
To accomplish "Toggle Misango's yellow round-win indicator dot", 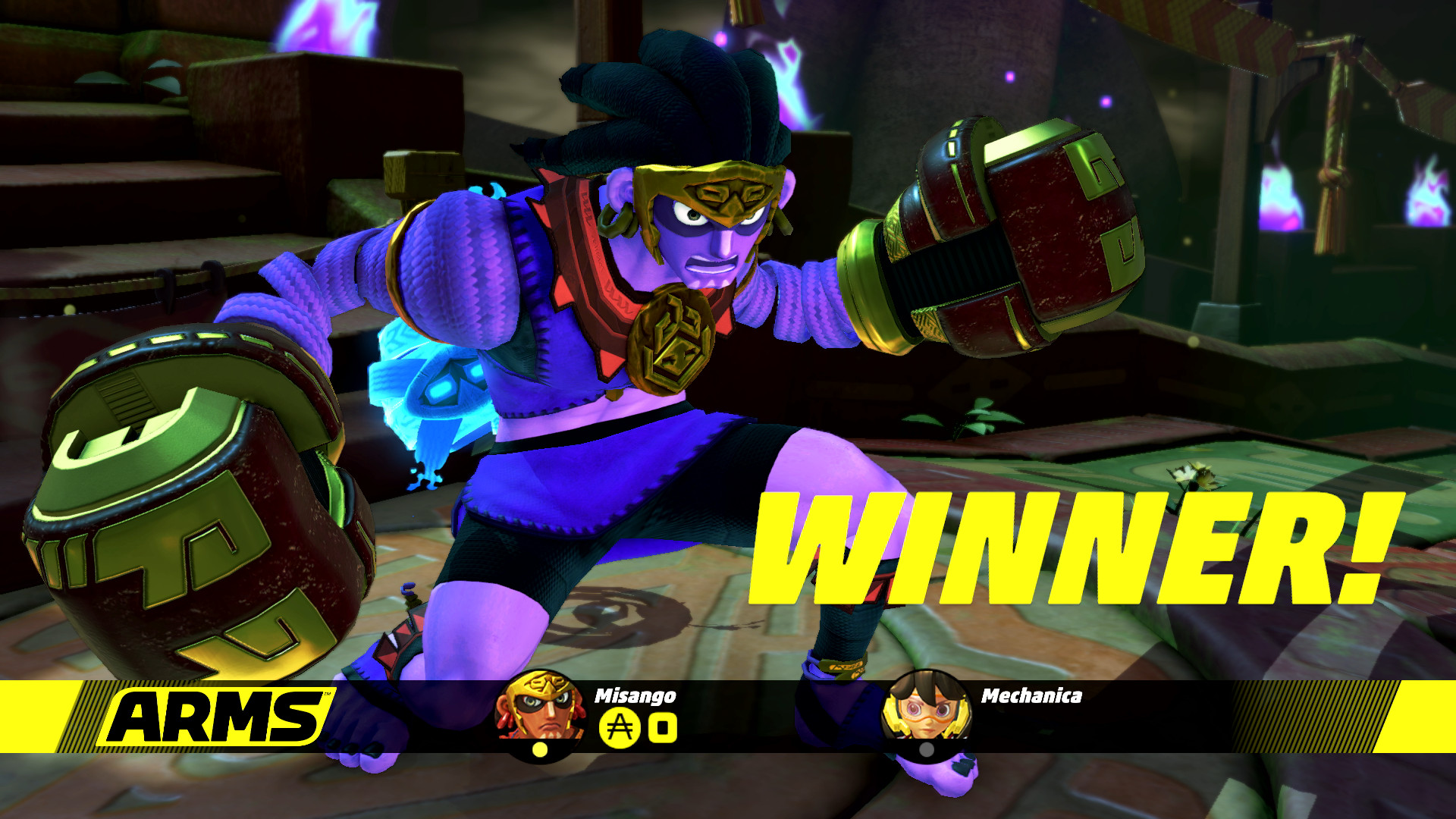I will coord(540,751).
